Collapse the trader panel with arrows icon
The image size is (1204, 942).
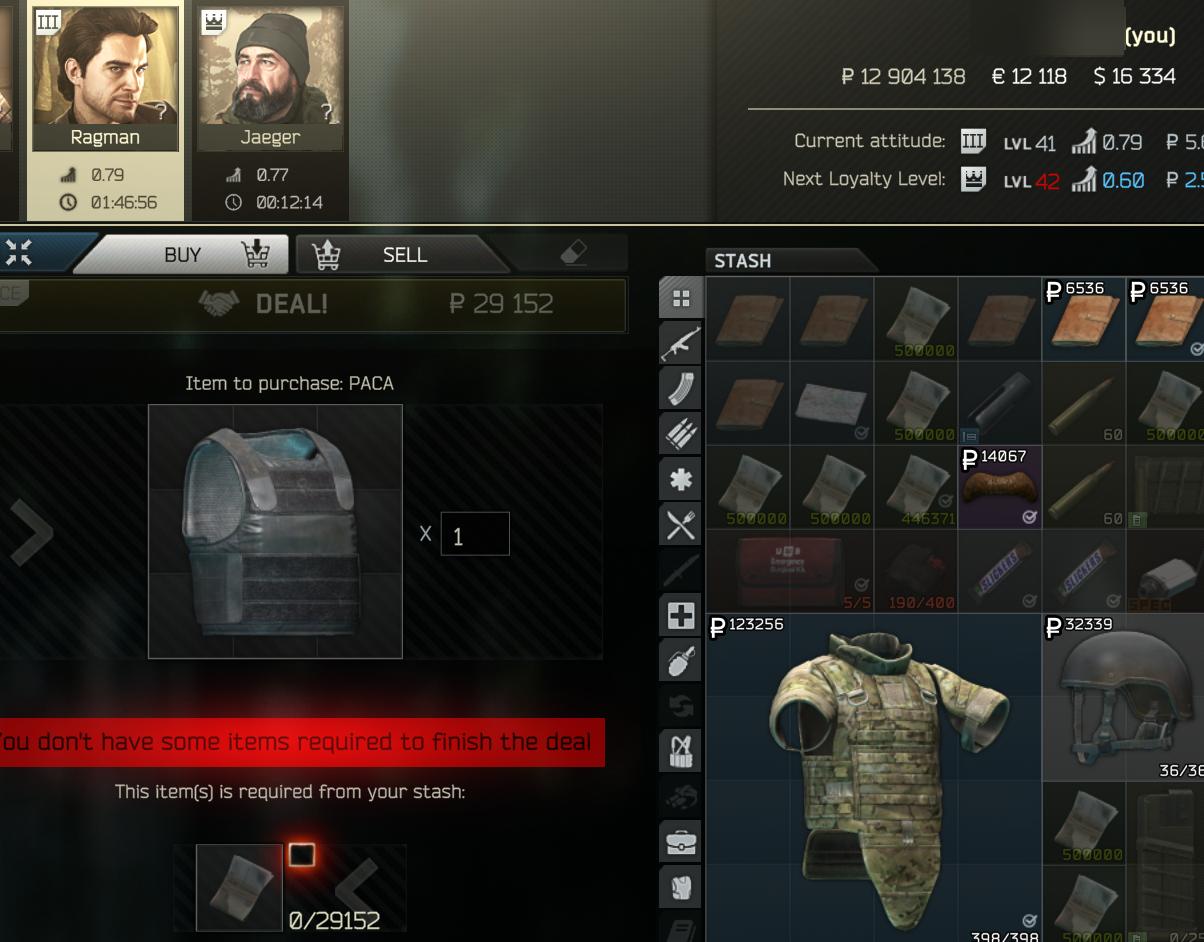pos(18,254)
